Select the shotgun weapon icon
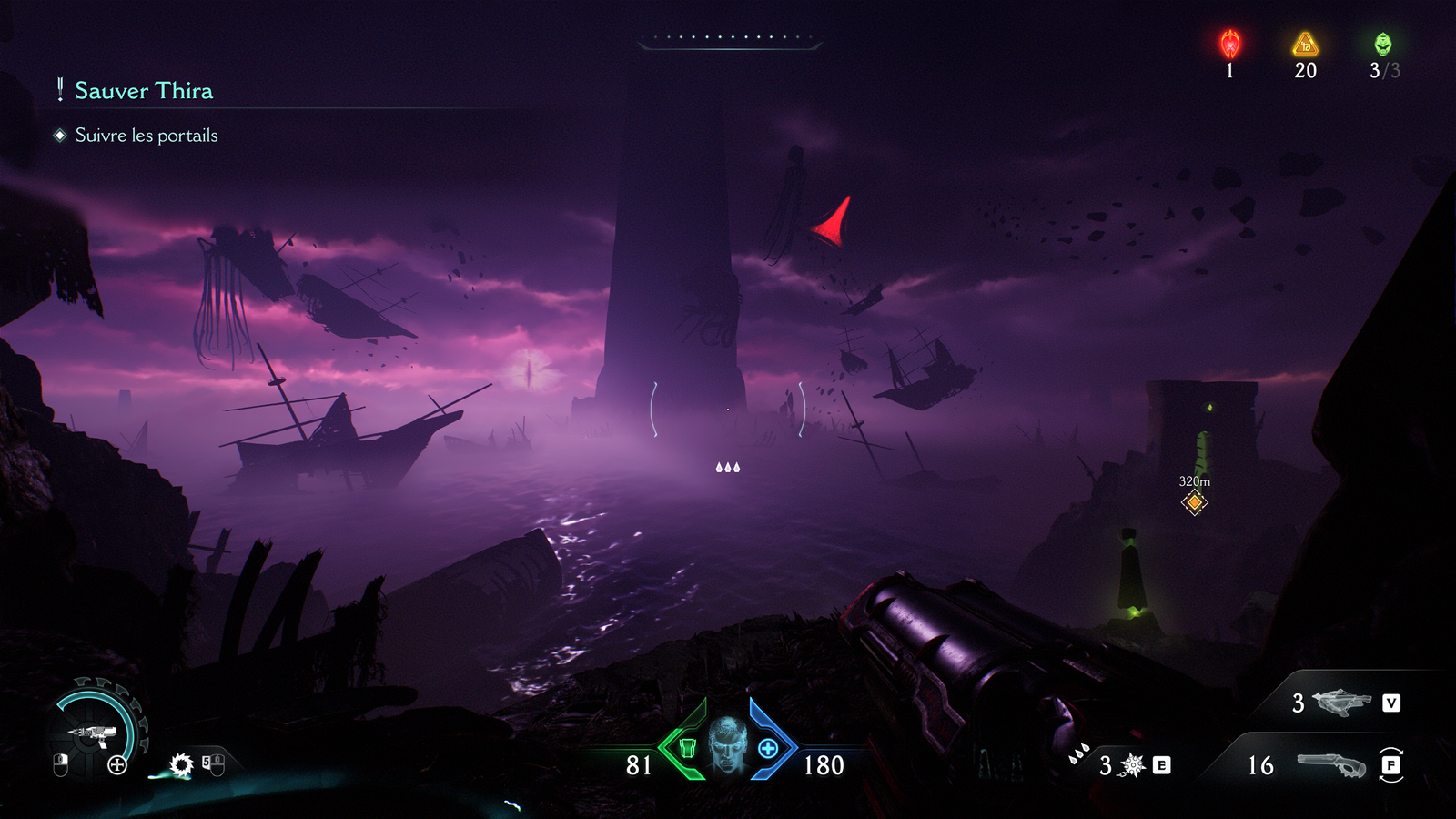Image resolution: width=1456 pixels, height=819 pixels. click(x=1332, y=764)
